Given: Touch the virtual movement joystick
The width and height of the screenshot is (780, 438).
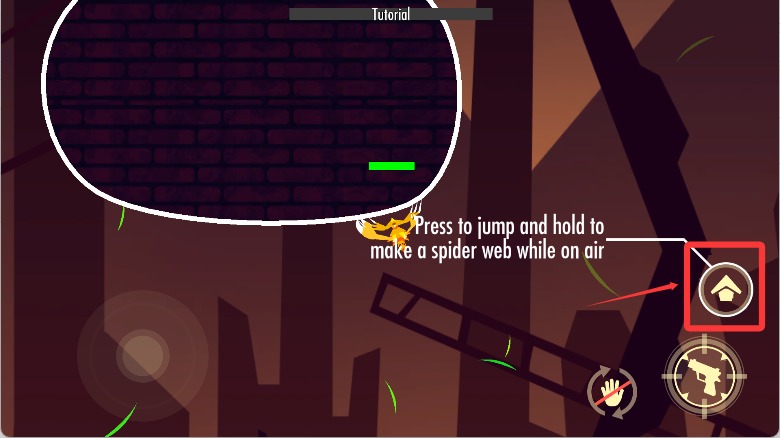Looking at the screenshot, I should (142, 353).
